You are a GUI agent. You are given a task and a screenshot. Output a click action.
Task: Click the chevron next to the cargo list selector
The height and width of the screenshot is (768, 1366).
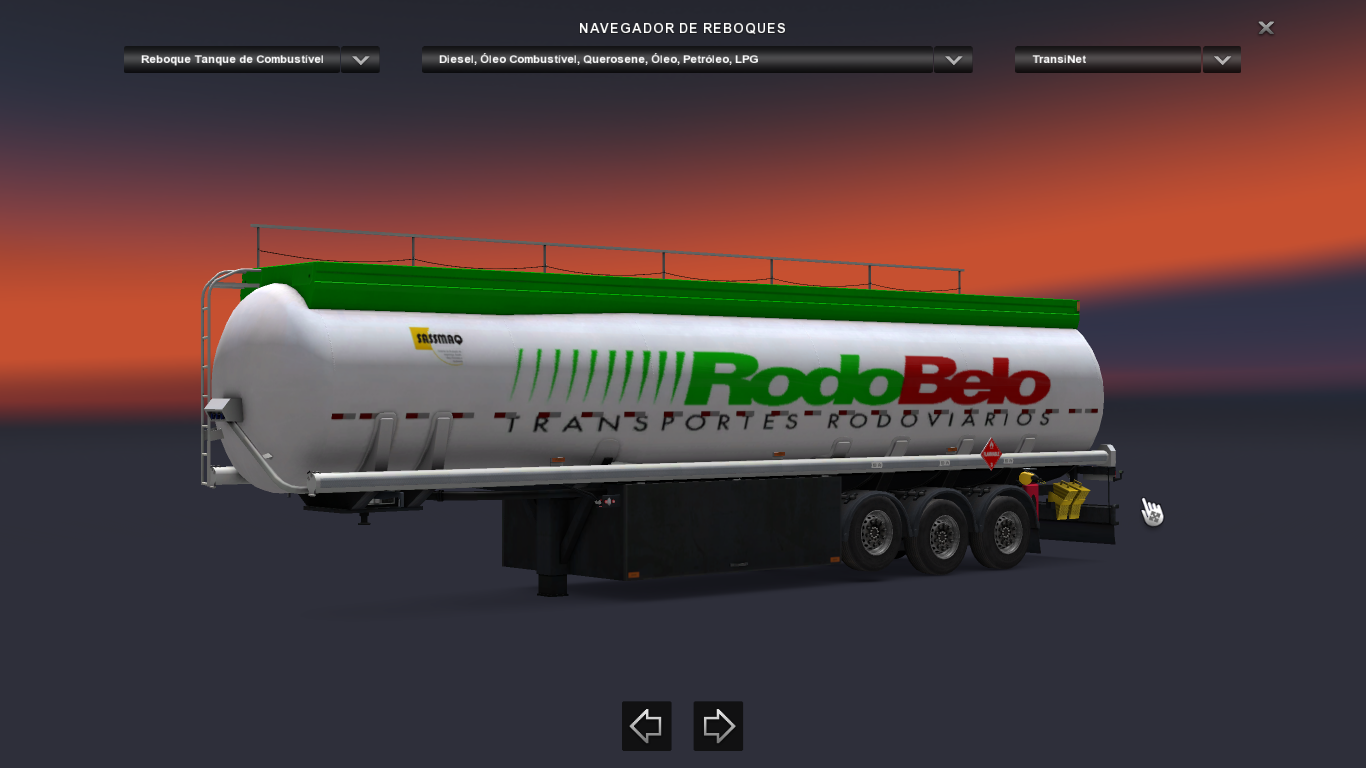tap(952, 59)
